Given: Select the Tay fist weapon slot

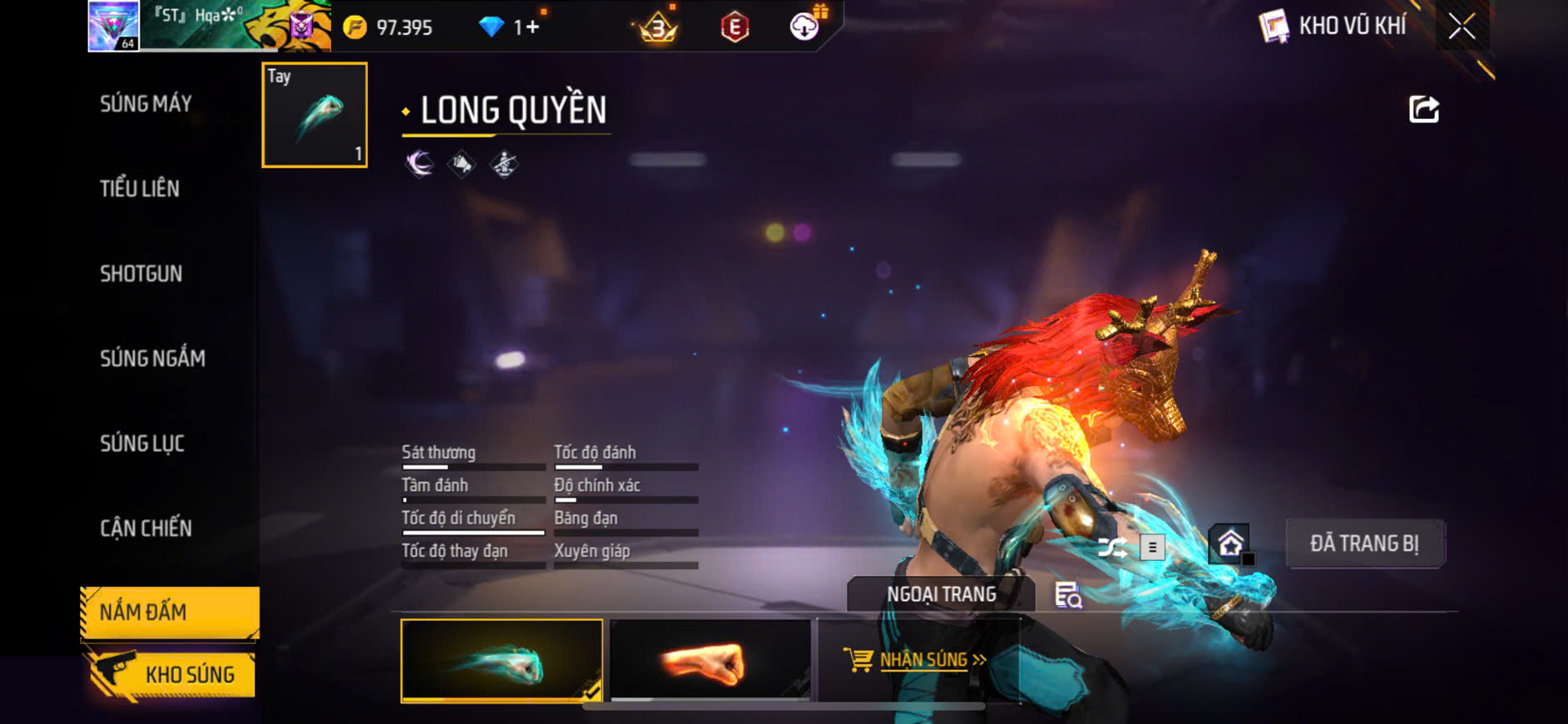Looking at the screenshot, I should (314, 115).
